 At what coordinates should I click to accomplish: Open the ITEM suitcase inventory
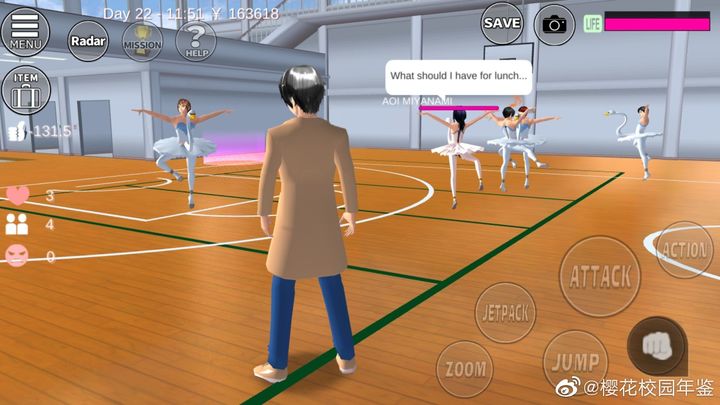click(x=24, y=91)
